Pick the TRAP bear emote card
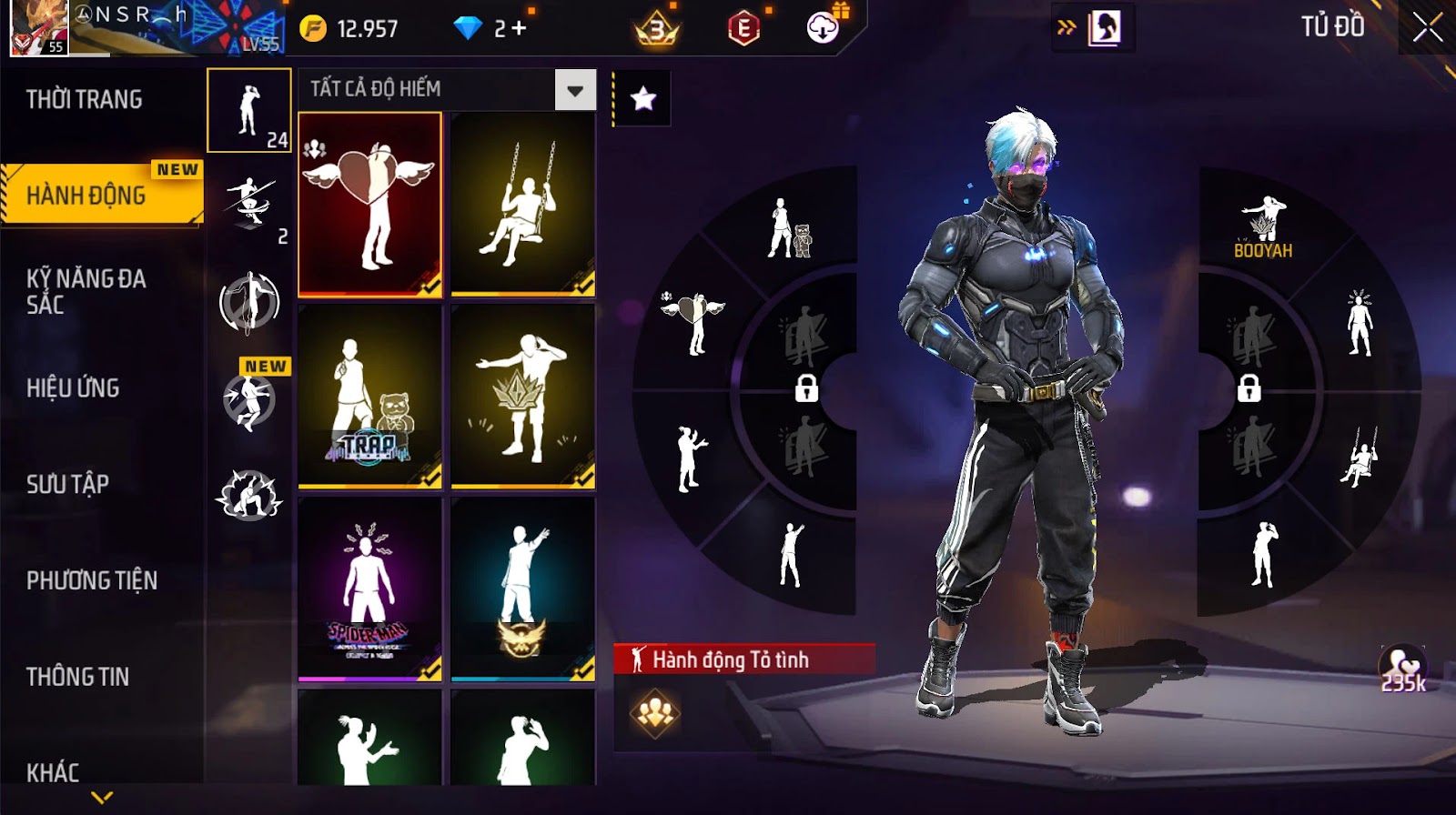The height and width of the screenshot is (815, 1456). click(369, 396)
